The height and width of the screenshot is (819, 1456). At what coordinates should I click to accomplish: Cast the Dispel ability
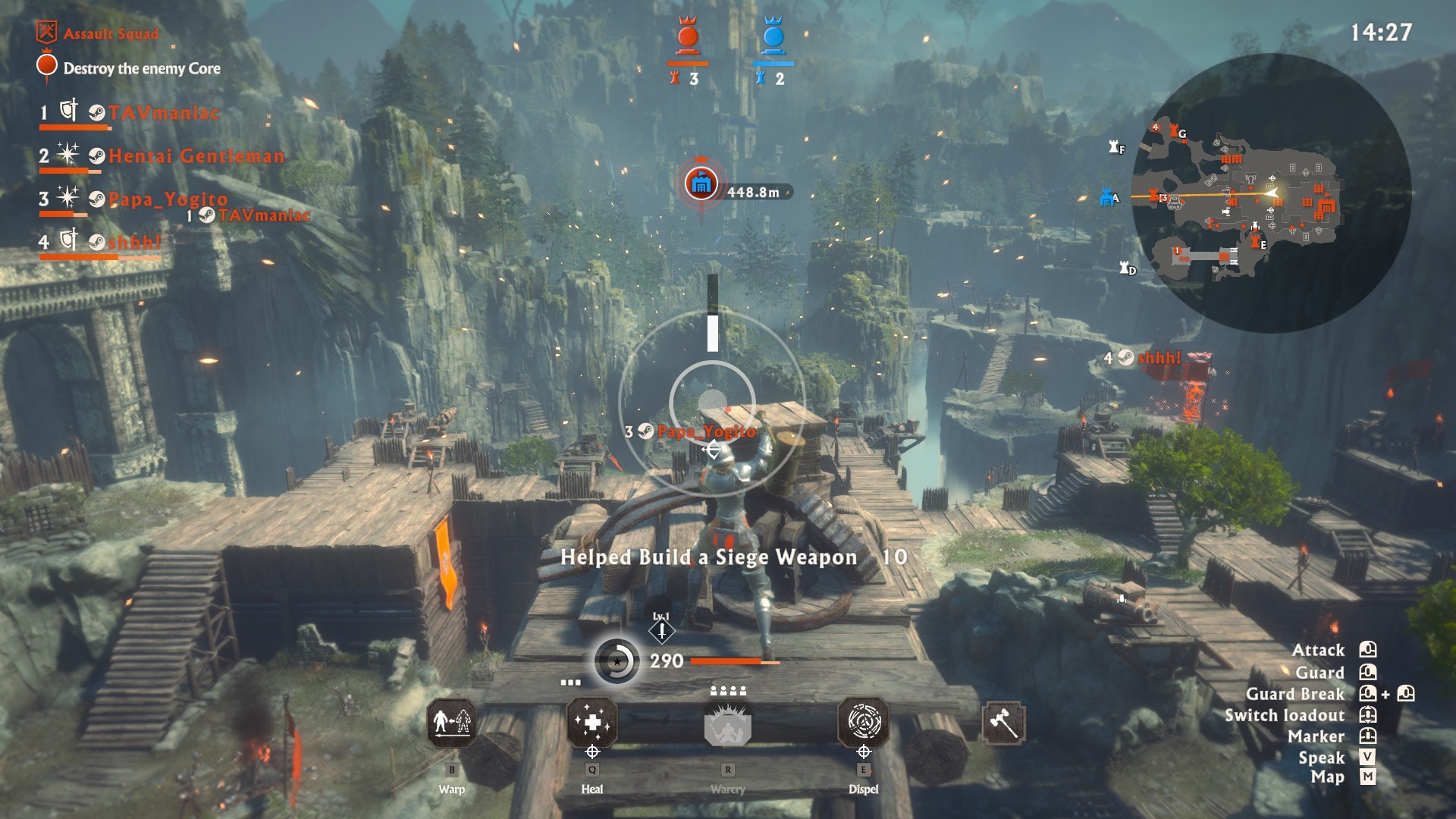863,722
